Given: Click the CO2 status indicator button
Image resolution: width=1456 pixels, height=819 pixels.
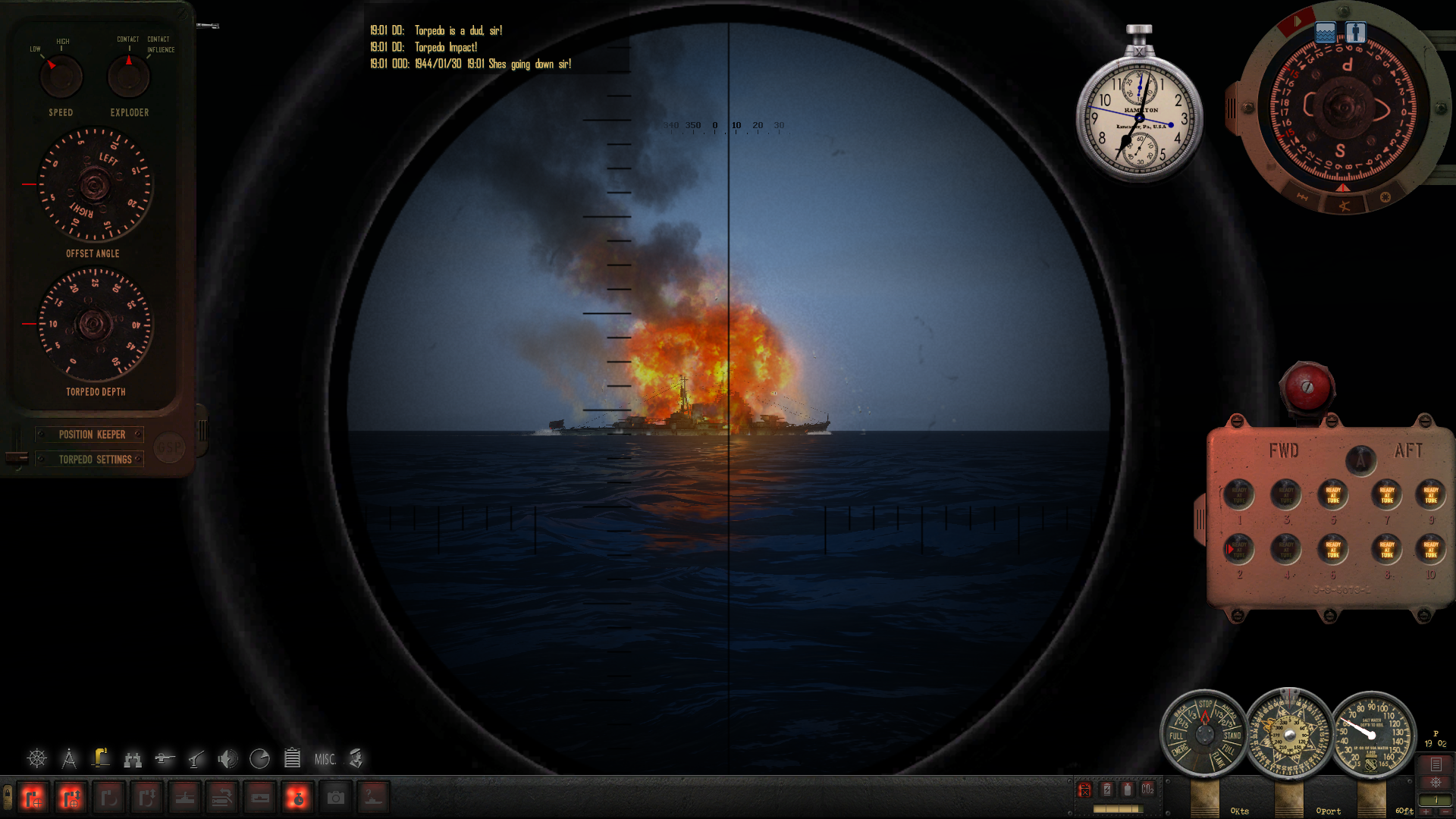Looking at the screenshot, I should pyautogui.click(x=1147, y=789).
